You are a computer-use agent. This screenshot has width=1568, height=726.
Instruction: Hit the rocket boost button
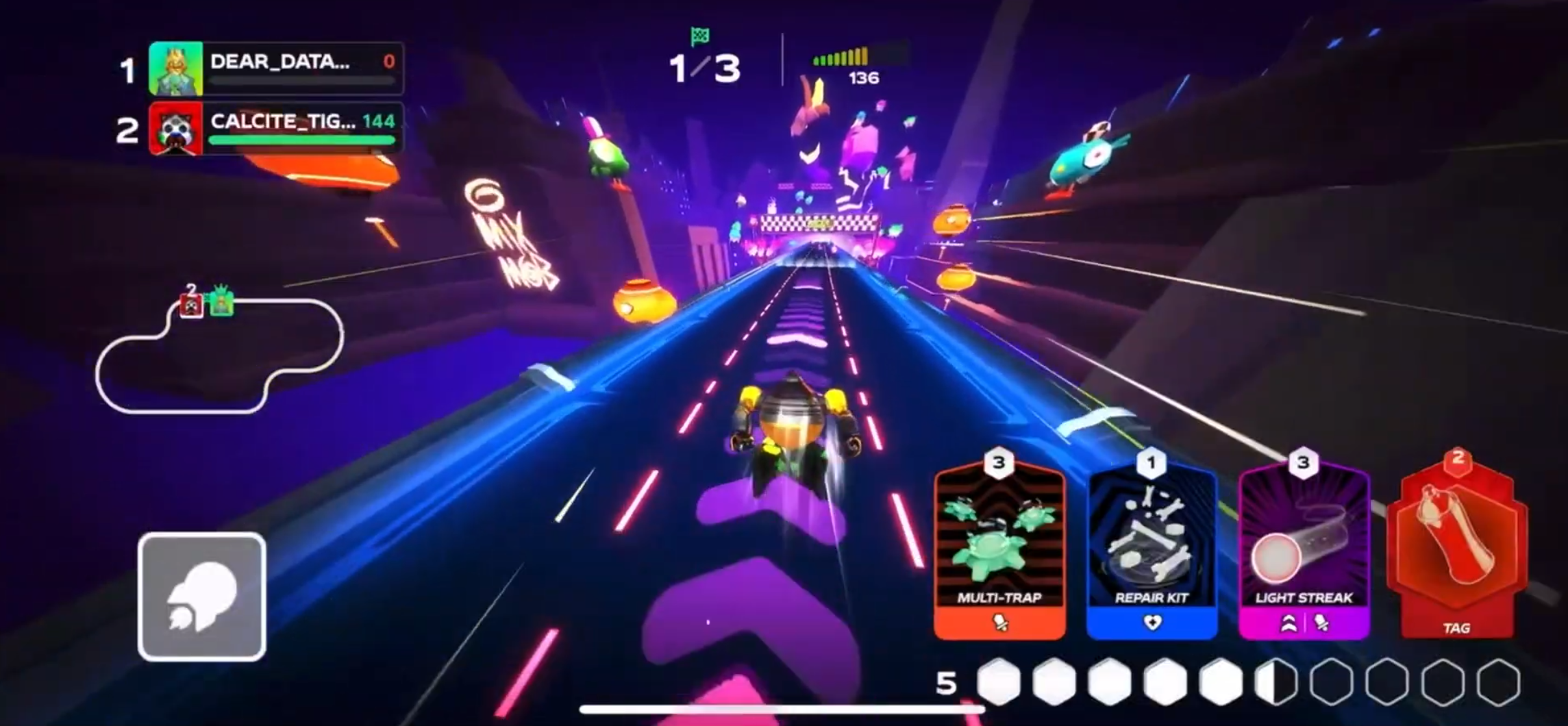[x=202, y=597]
